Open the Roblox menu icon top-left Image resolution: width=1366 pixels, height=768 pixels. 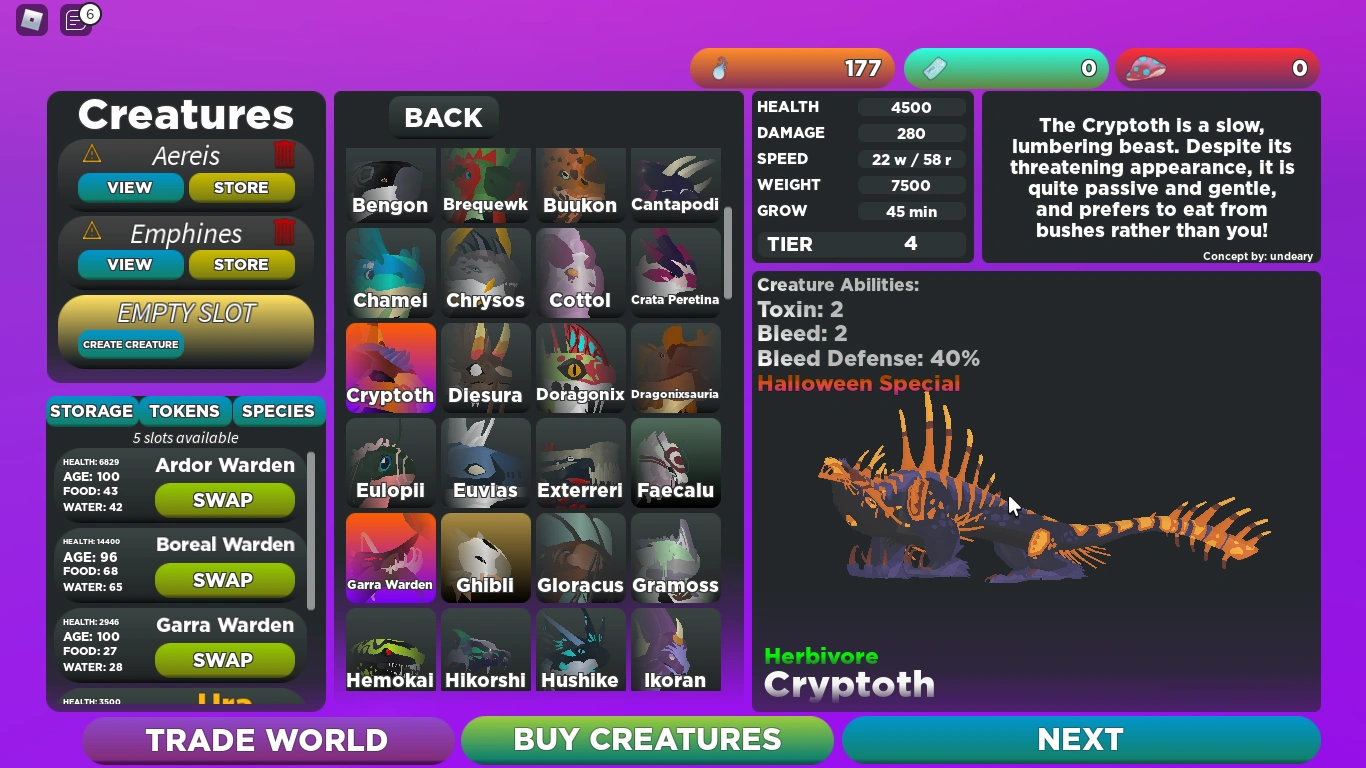pos(31,20)
